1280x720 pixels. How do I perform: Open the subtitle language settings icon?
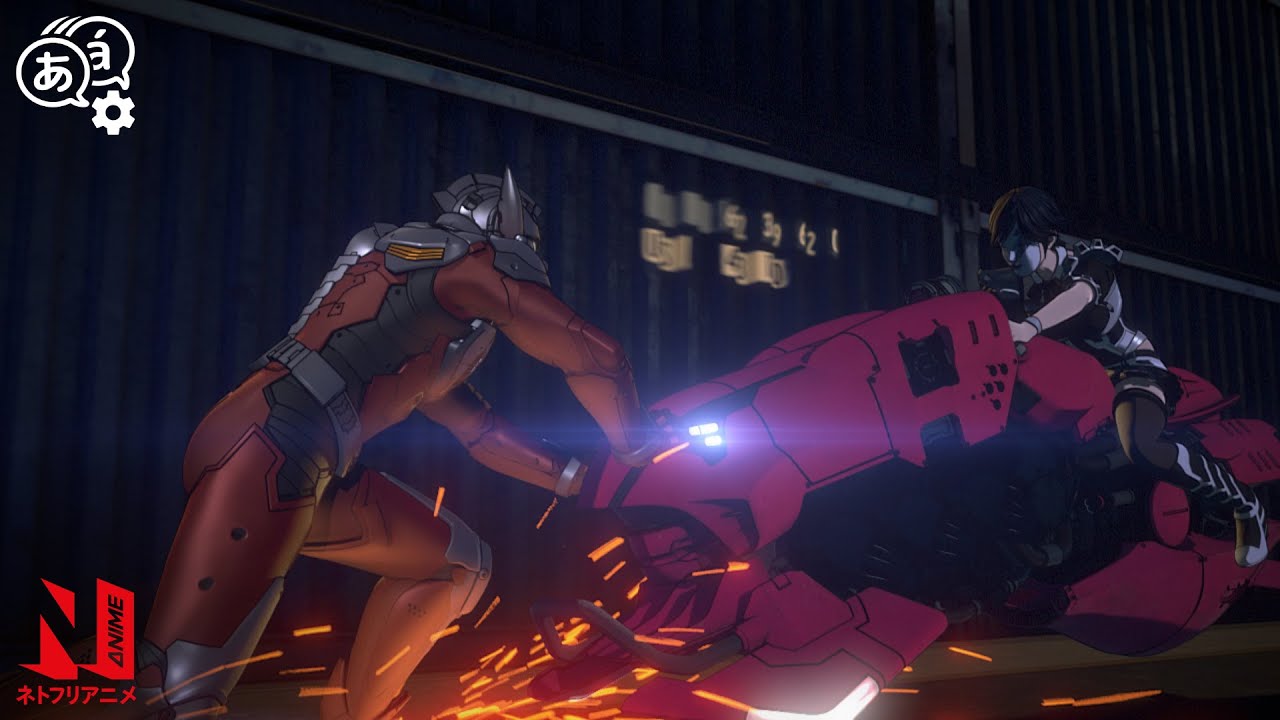[76, 74]
